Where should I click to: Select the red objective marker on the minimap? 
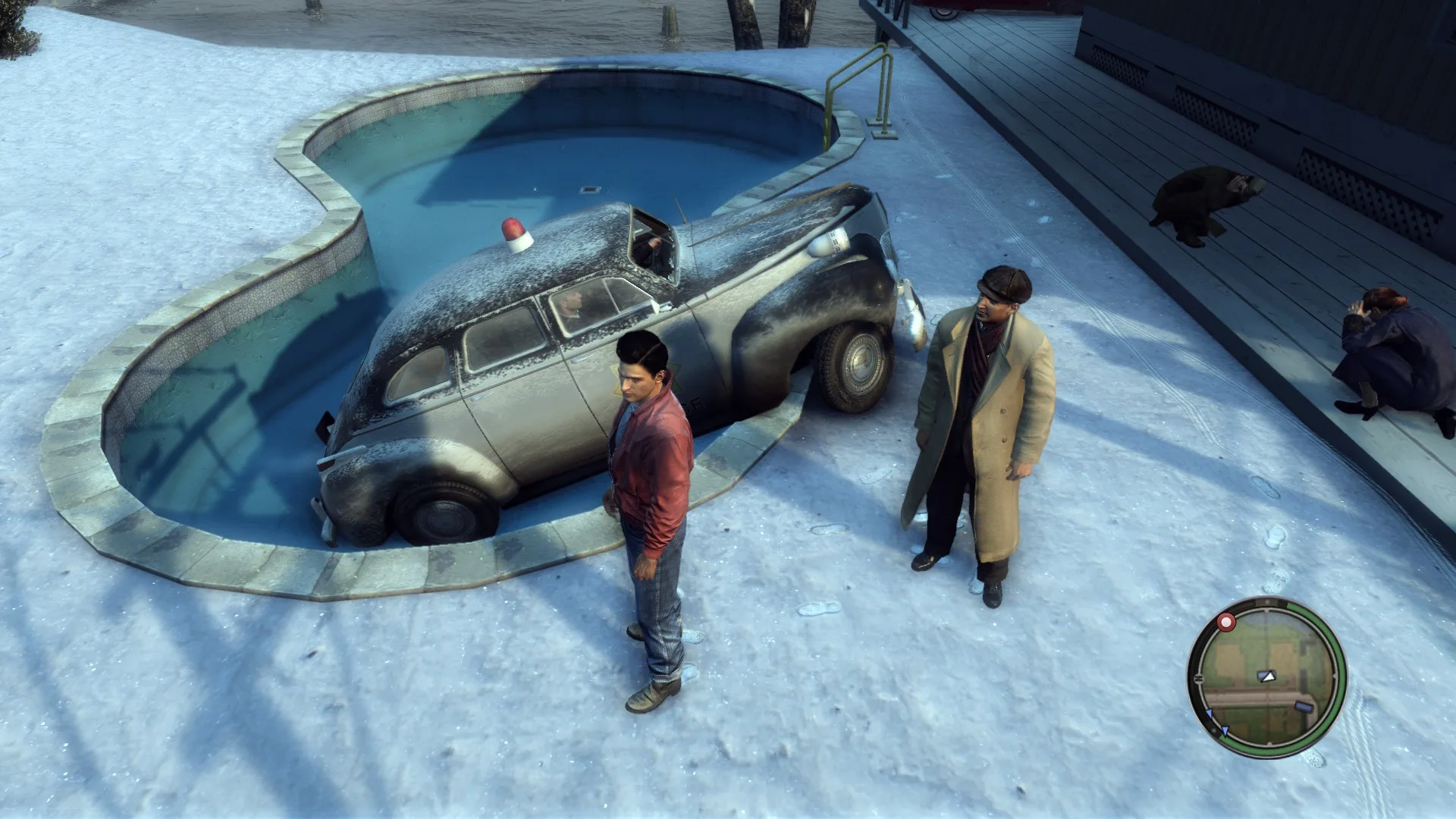point(1225,623)
